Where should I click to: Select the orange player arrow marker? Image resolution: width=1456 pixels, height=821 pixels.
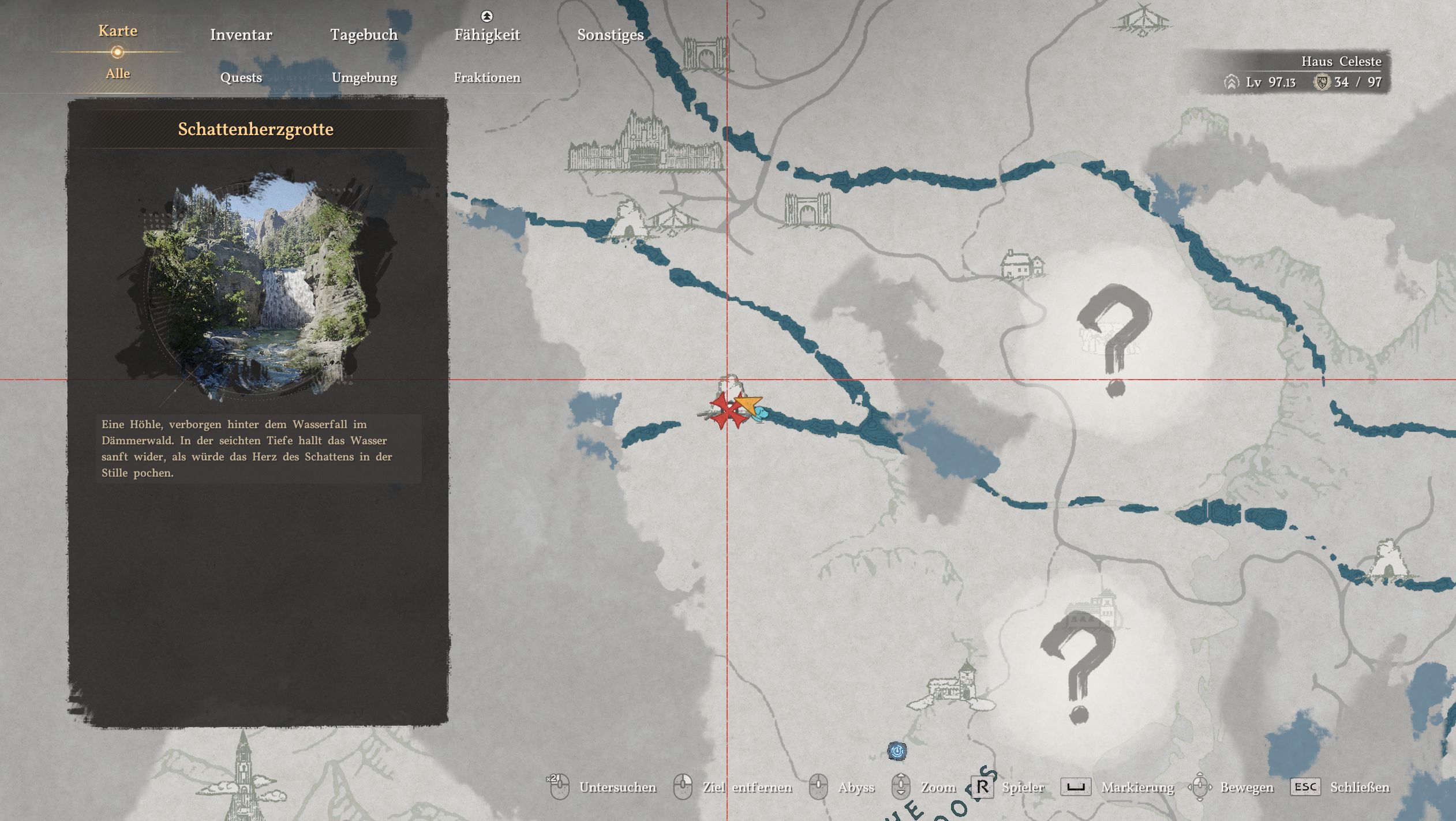tap(749, 405)
